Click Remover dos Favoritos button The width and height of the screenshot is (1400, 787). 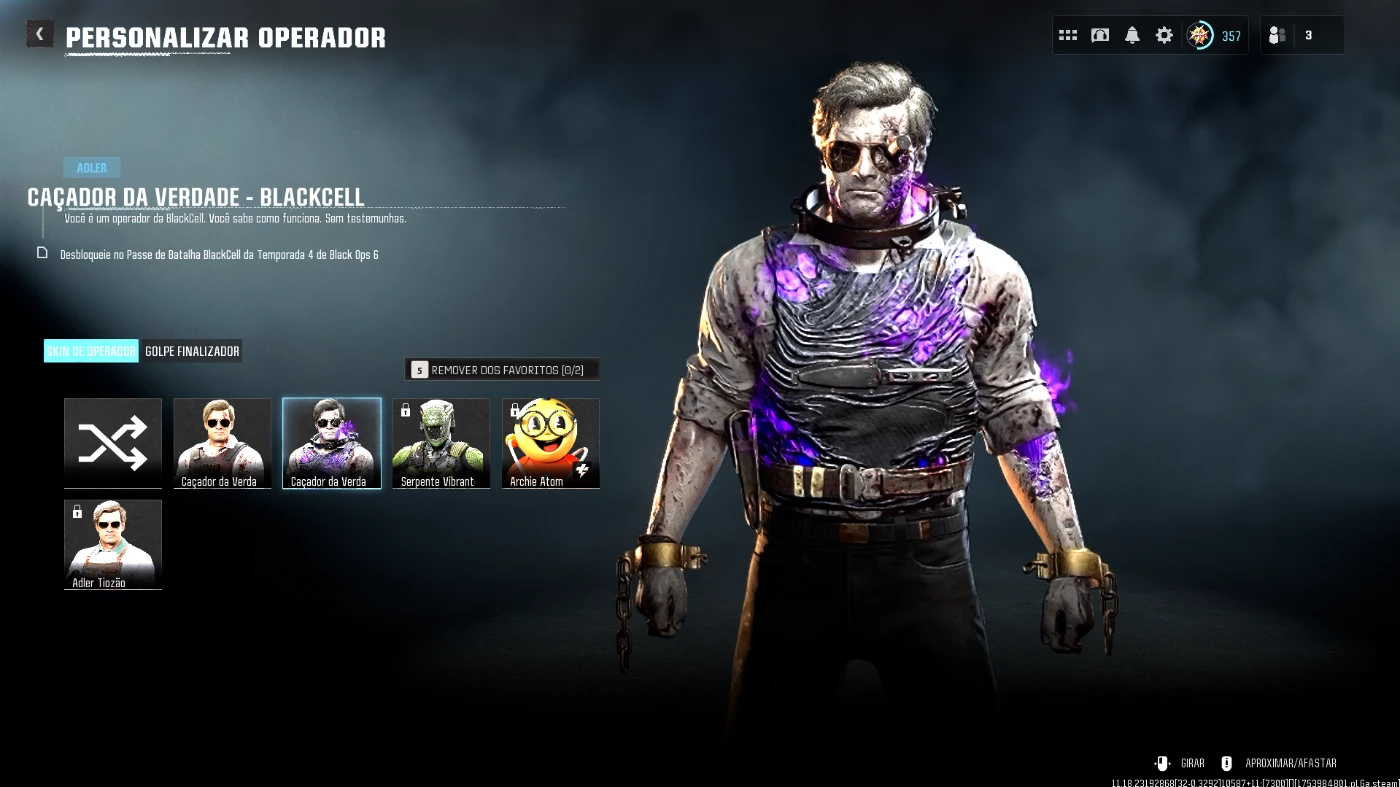[x=502, y=370]
